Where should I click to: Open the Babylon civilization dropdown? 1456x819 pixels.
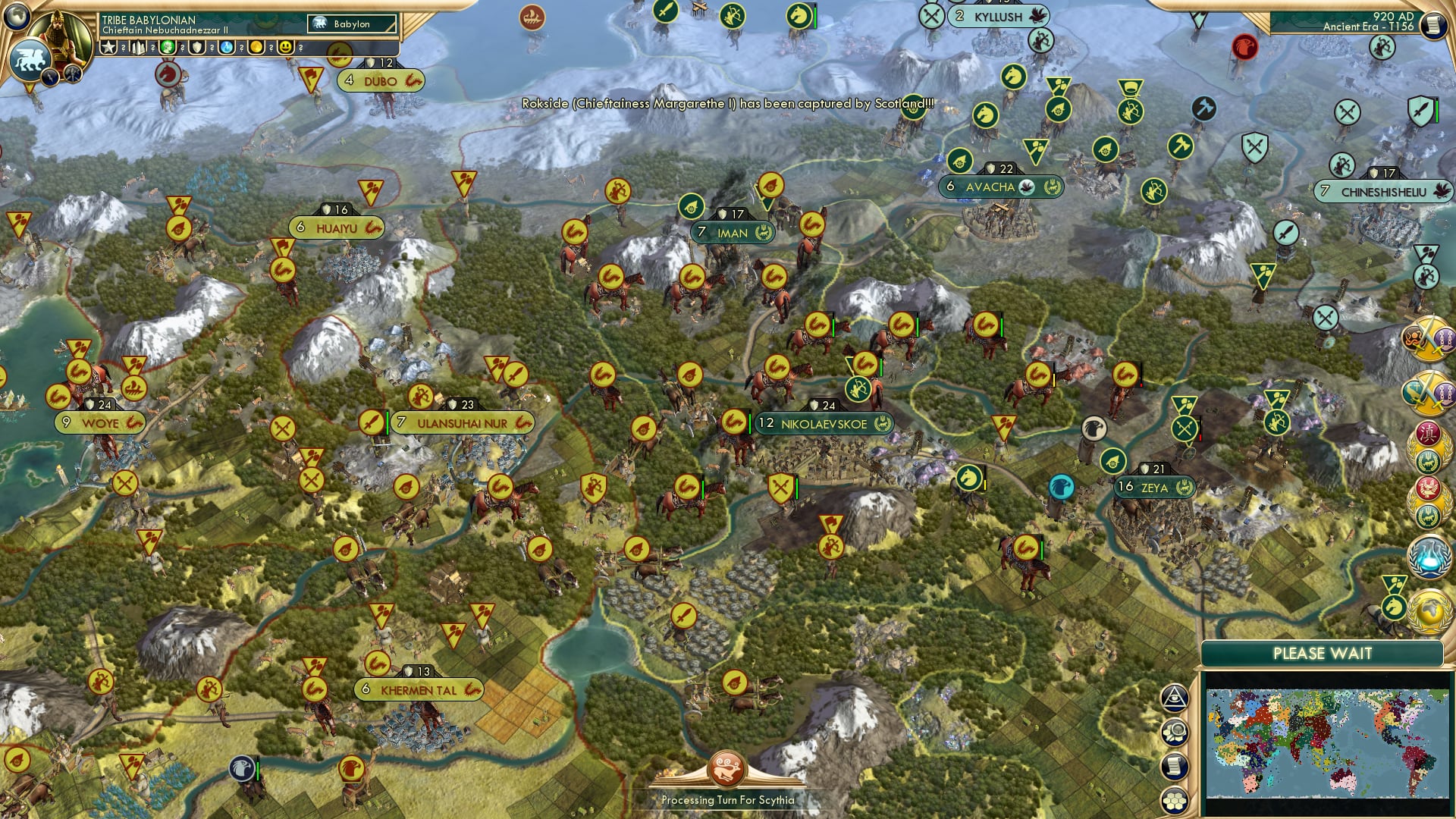350,24
